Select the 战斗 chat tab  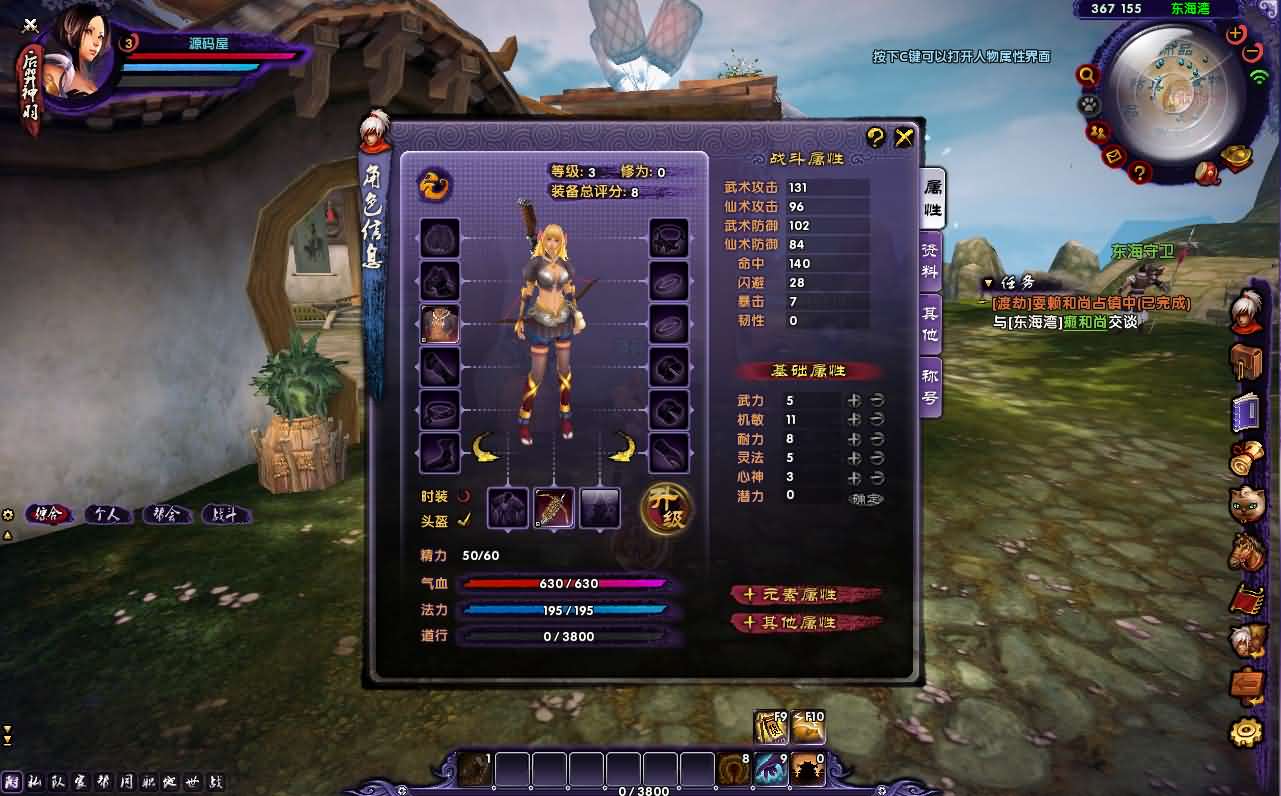coord(227,514)
